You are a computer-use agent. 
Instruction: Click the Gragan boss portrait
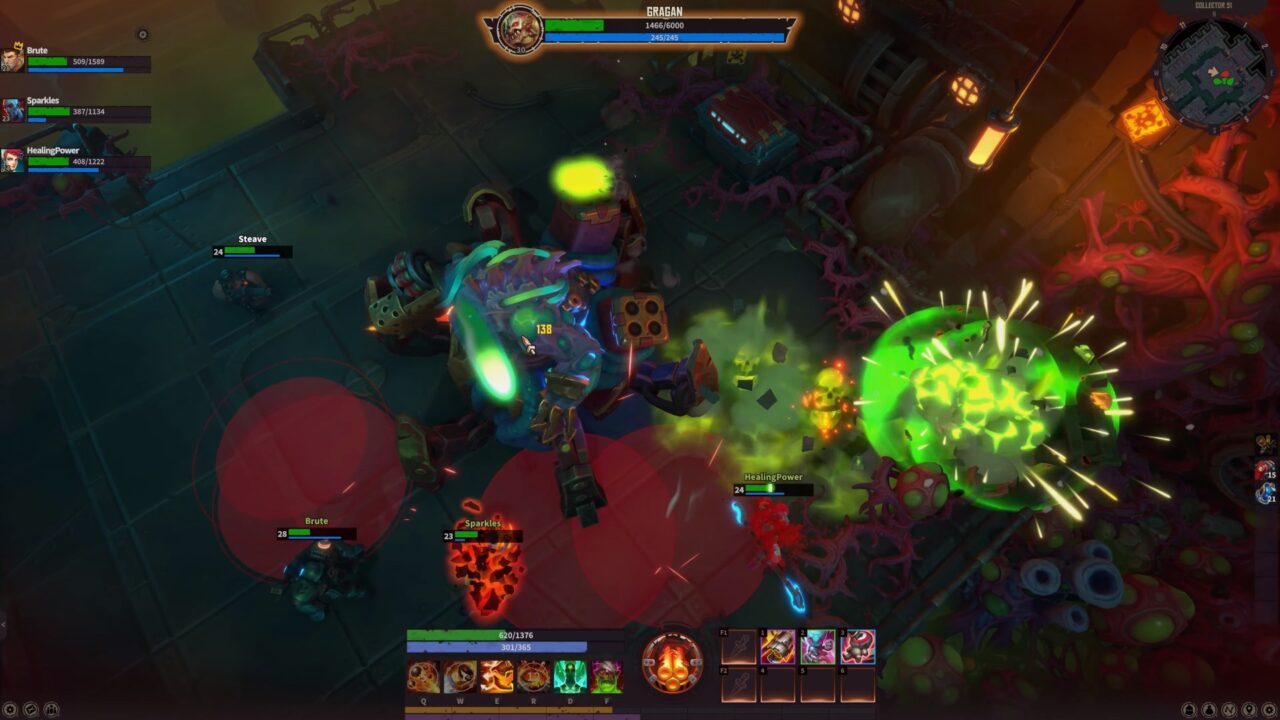[519, 30]
